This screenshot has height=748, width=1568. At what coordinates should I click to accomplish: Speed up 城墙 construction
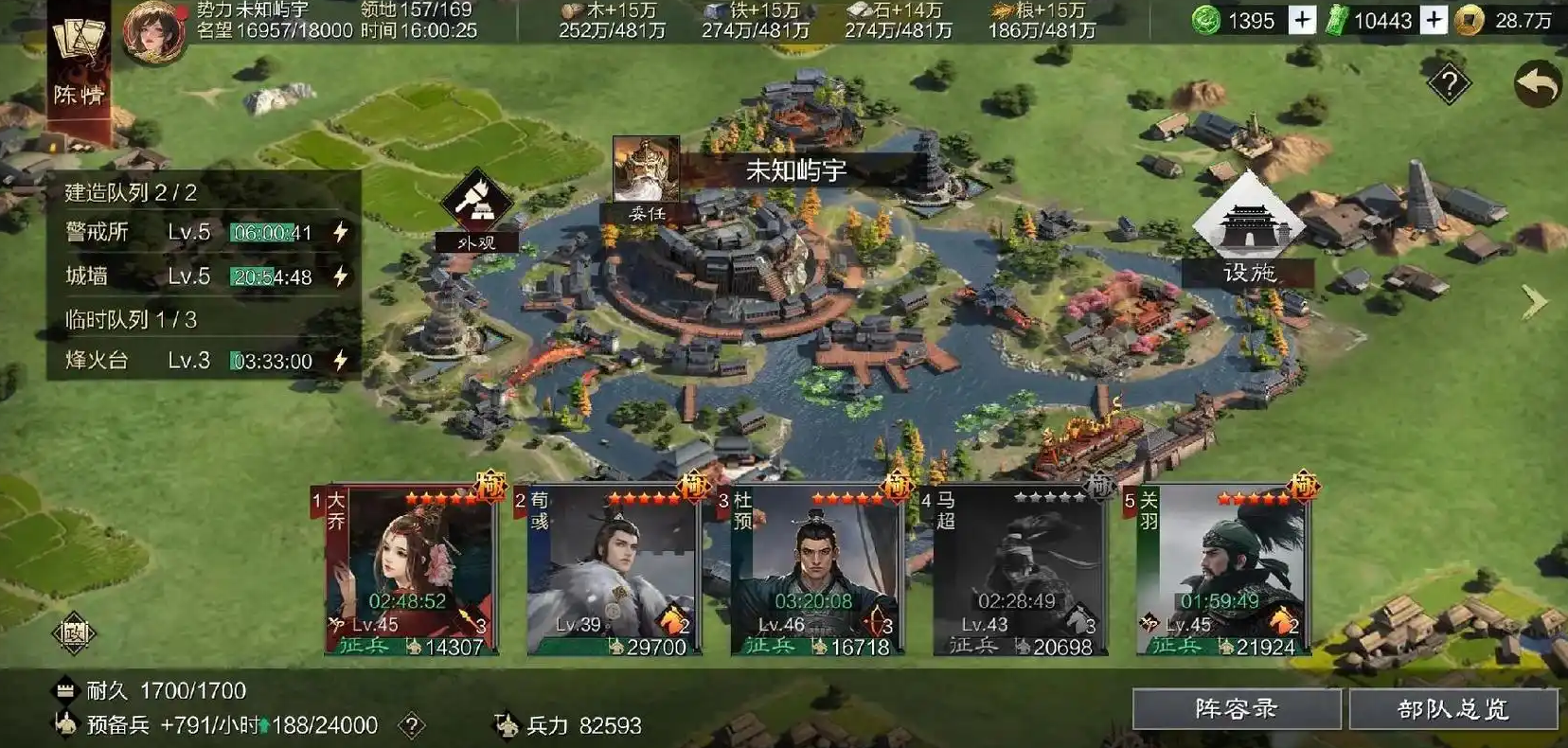[x=340, y=276]
